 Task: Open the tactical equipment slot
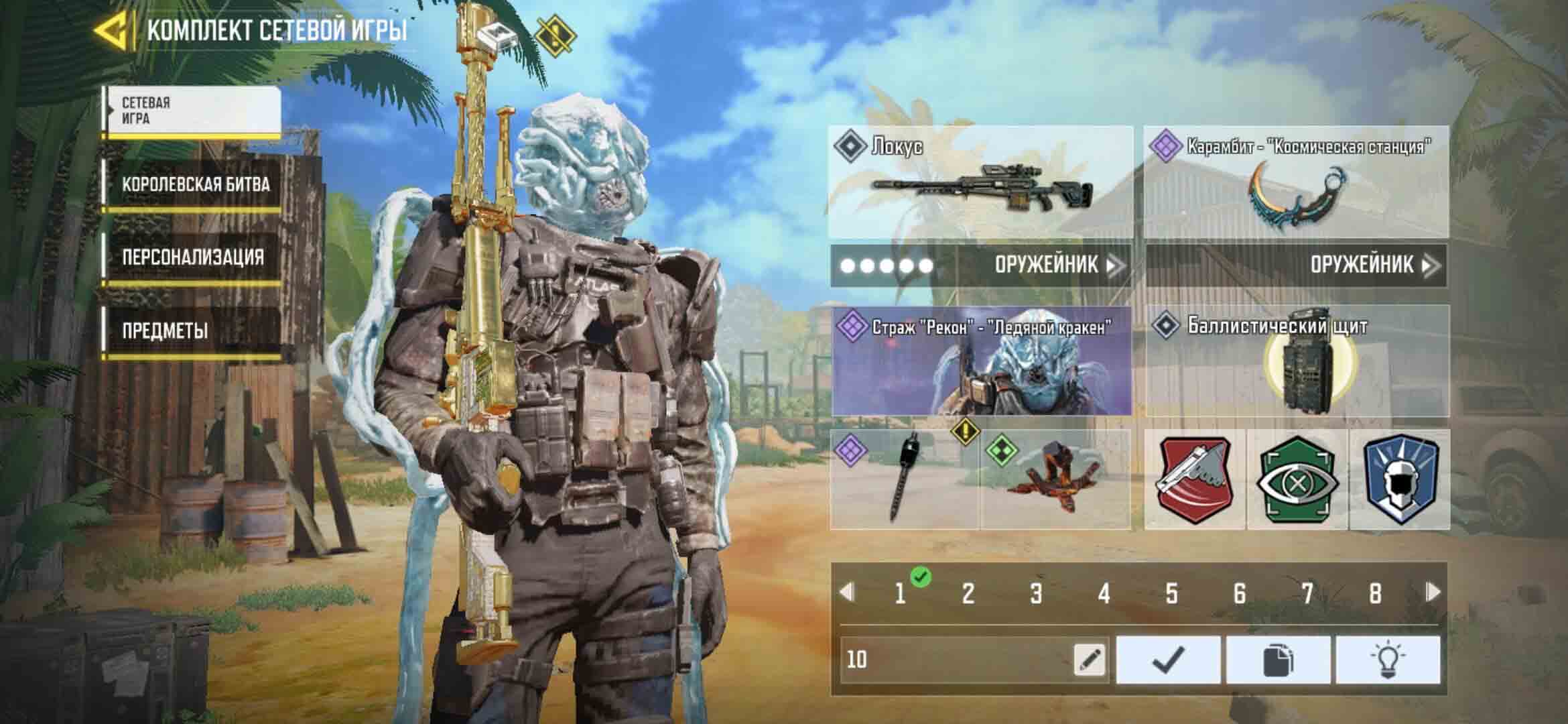(x=1055, y=480)
